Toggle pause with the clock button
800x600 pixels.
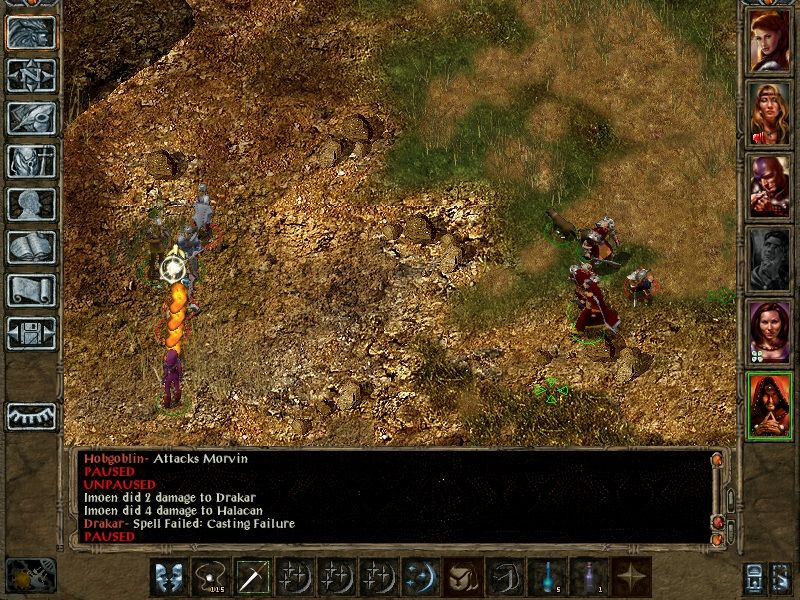(31, 574)
